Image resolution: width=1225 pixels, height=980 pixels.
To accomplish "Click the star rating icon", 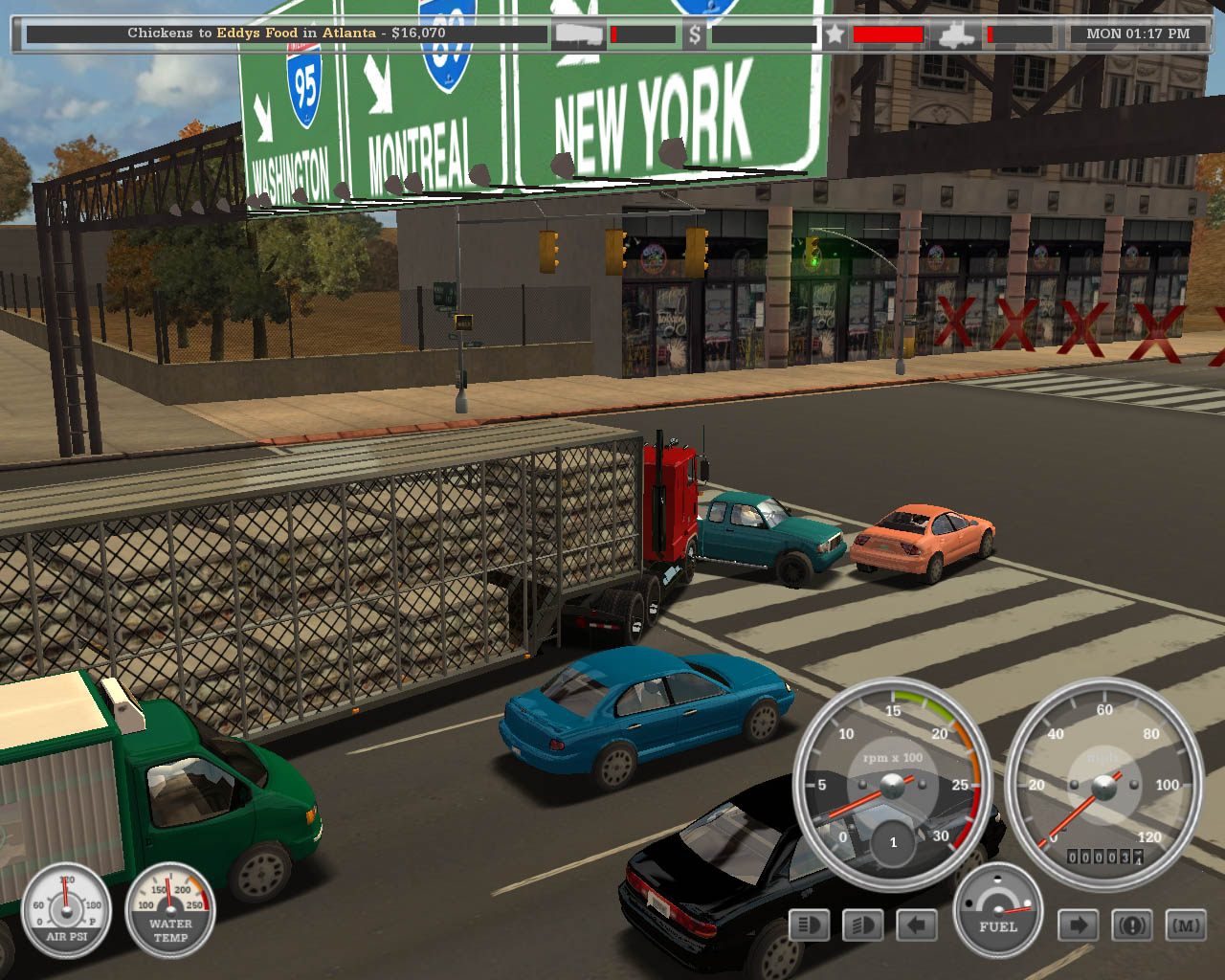I will tap(835, 34).
